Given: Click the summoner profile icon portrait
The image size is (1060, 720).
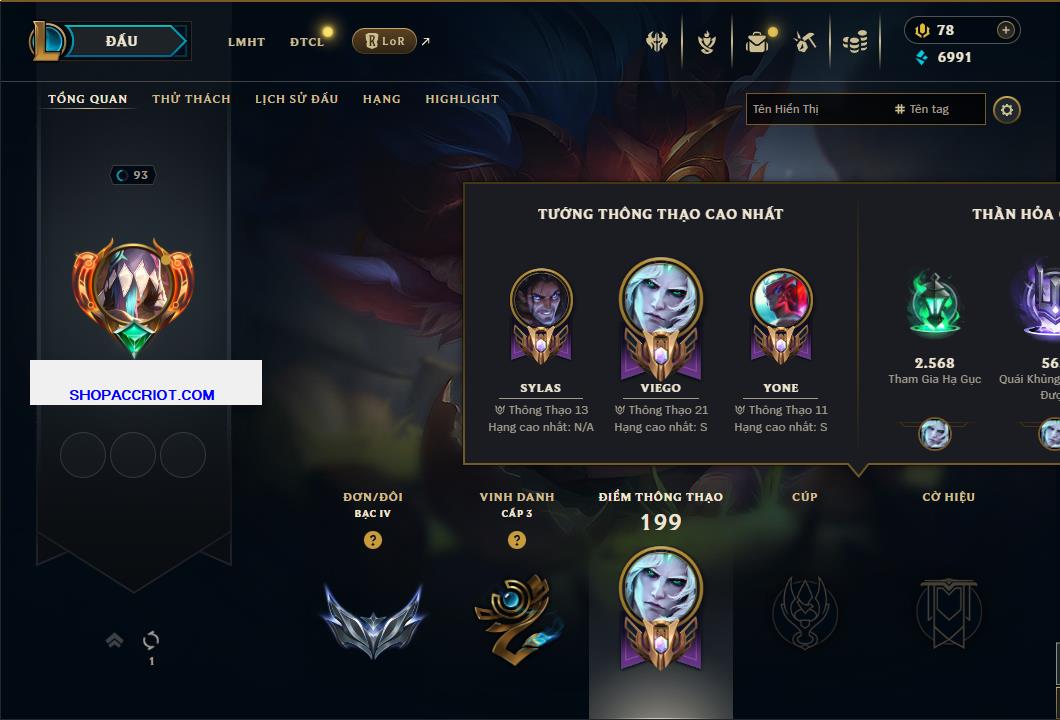Looking at the screenshot, I should [133, 290].
